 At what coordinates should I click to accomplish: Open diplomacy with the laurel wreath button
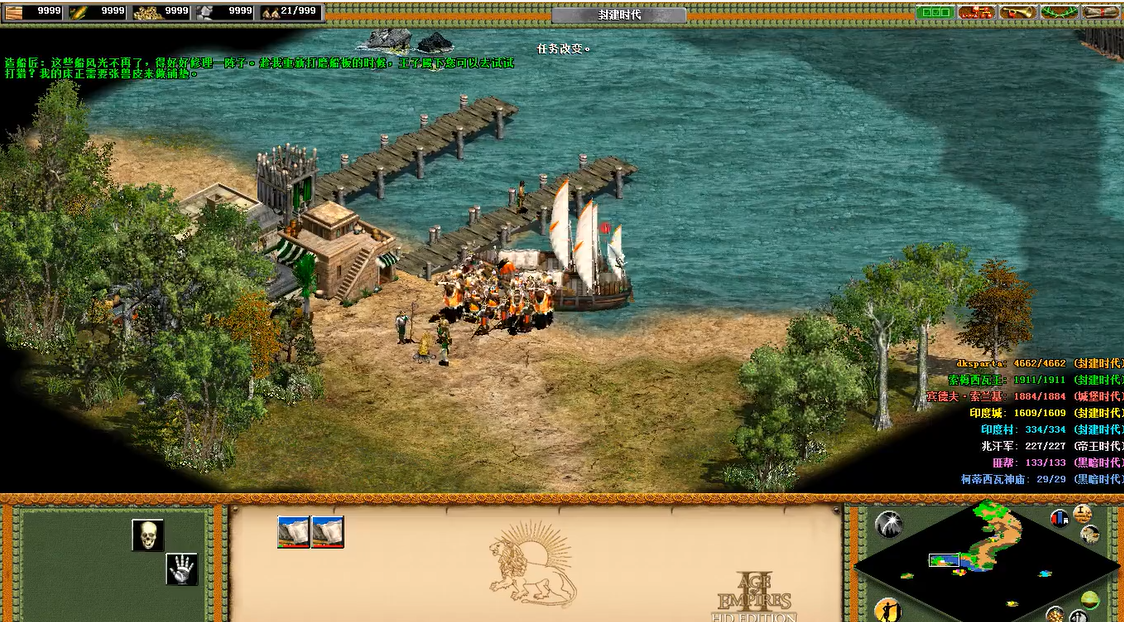(1058, 12)
